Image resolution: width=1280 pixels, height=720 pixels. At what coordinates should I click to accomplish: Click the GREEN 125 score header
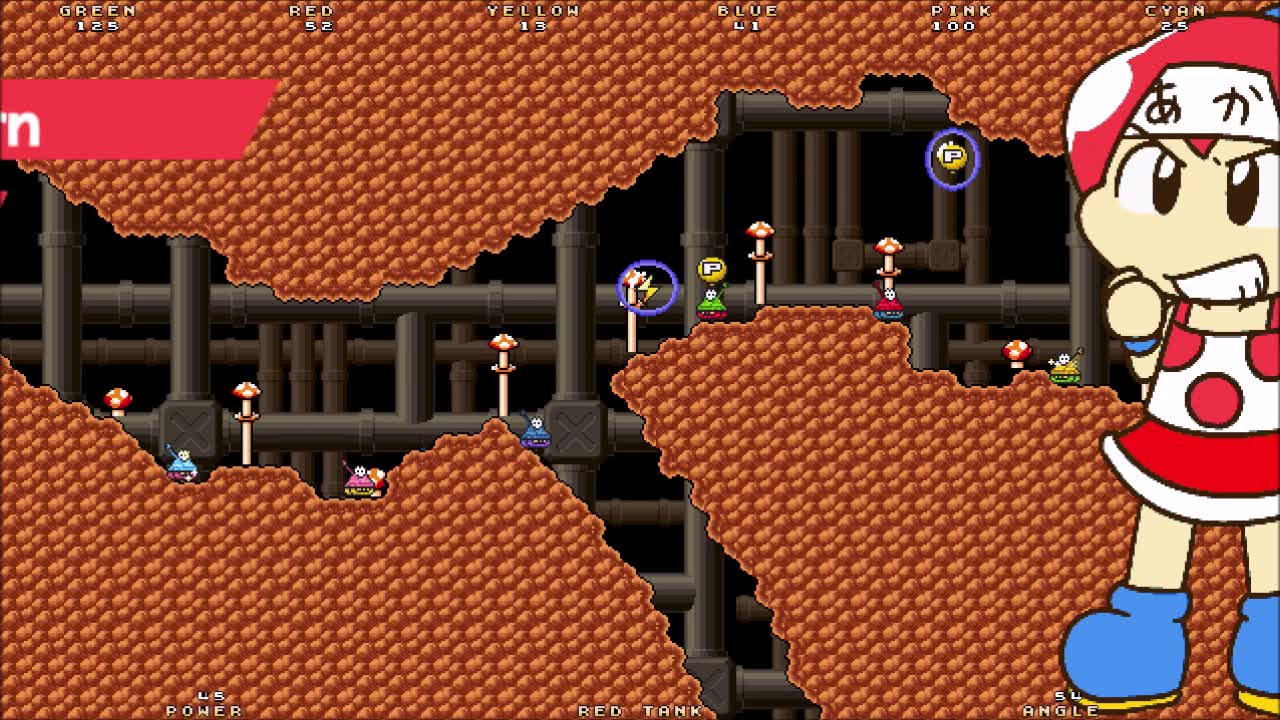[x=97, y=16]
